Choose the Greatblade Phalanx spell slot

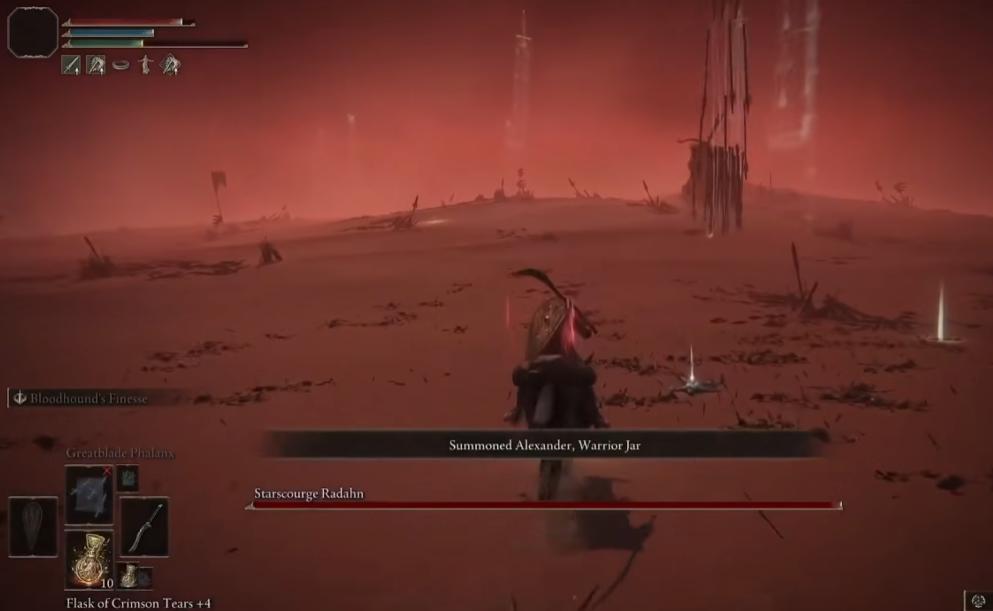coord(88,495)
